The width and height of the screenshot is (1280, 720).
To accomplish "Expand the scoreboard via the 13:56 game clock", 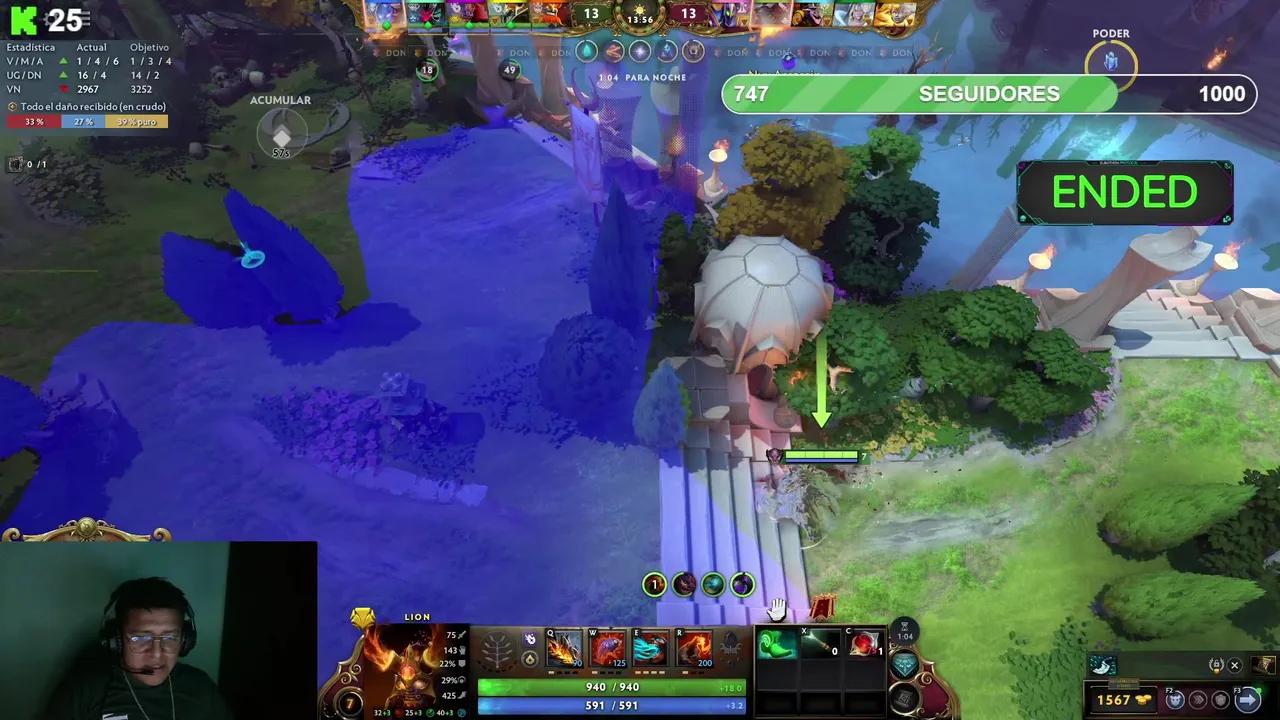I will tap(638, 18).
